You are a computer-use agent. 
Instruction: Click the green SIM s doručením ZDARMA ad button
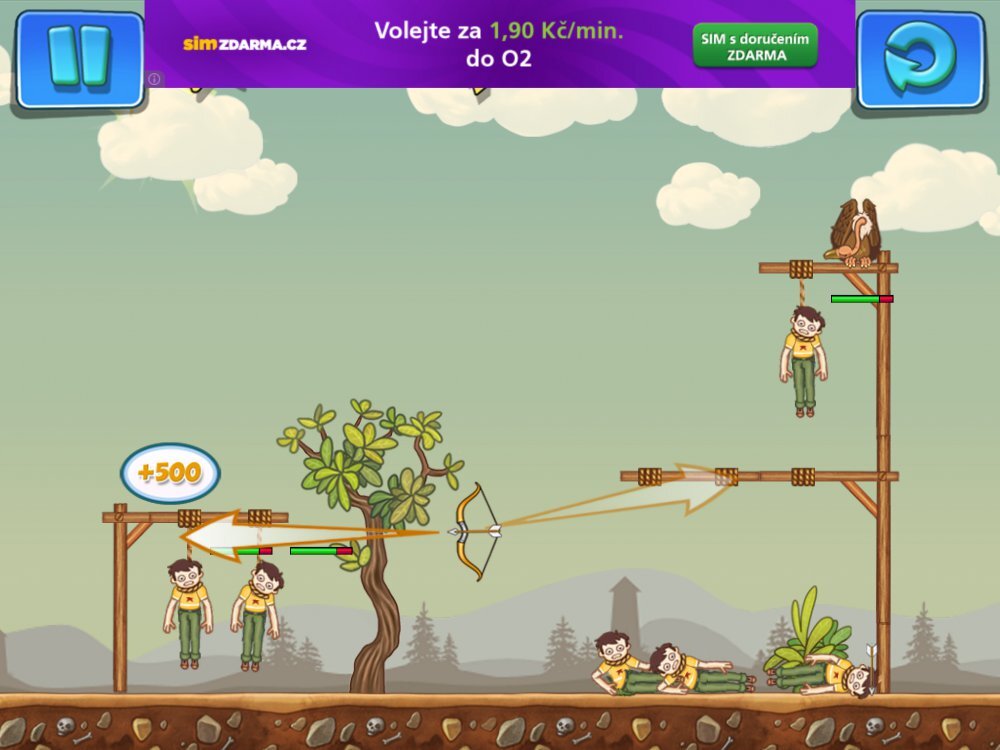tap(755, 46)
